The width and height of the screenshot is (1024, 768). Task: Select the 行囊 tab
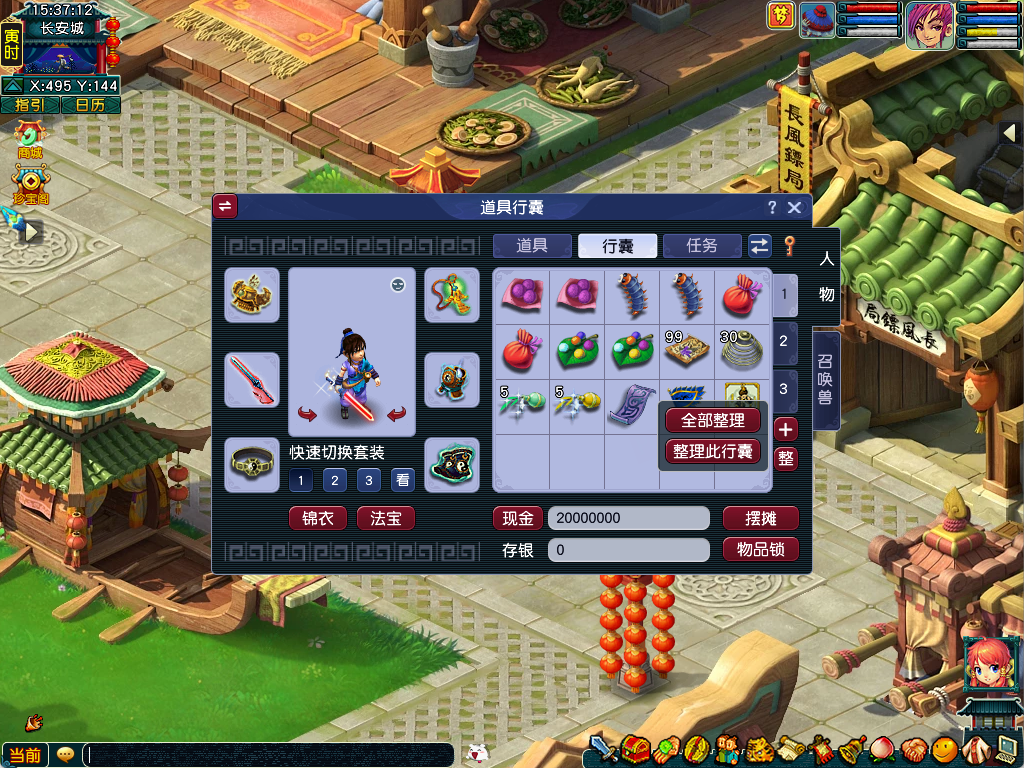[617, 246]
